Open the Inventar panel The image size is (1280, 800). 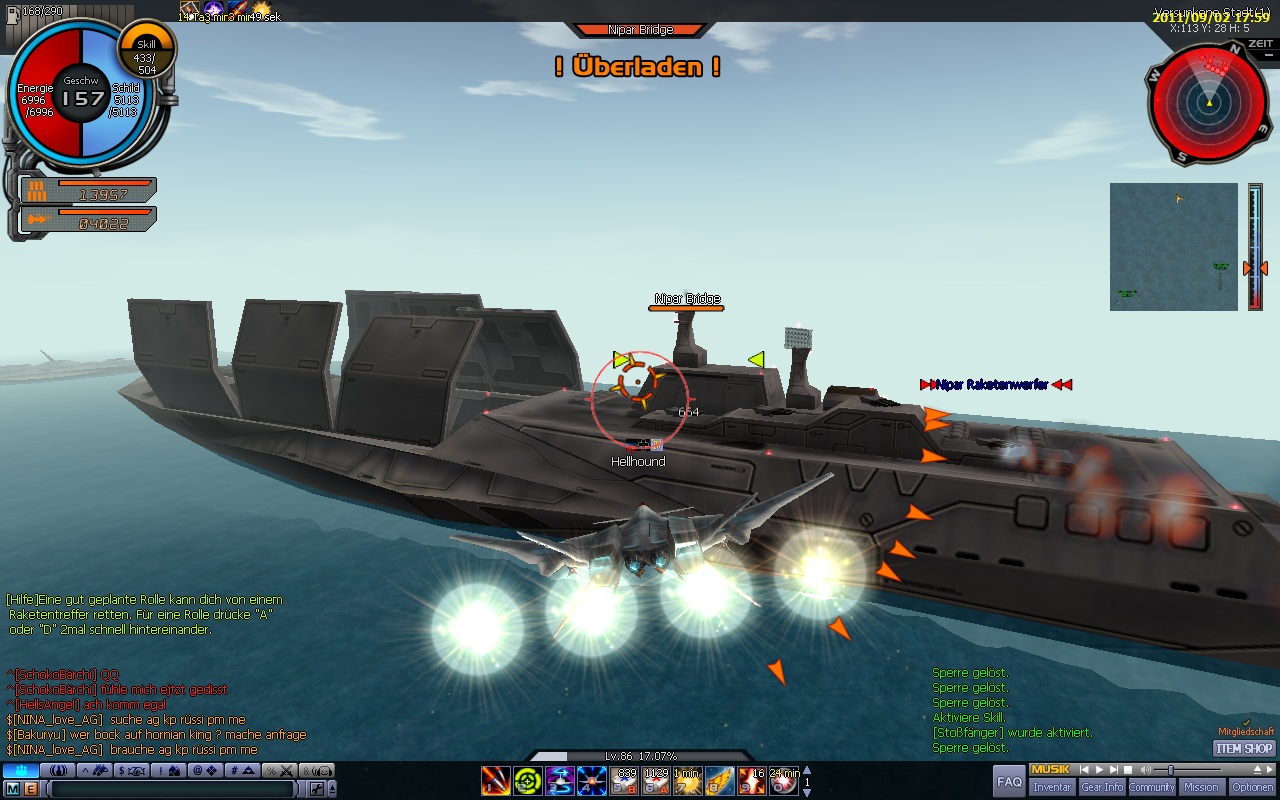tap(1051, 787)
